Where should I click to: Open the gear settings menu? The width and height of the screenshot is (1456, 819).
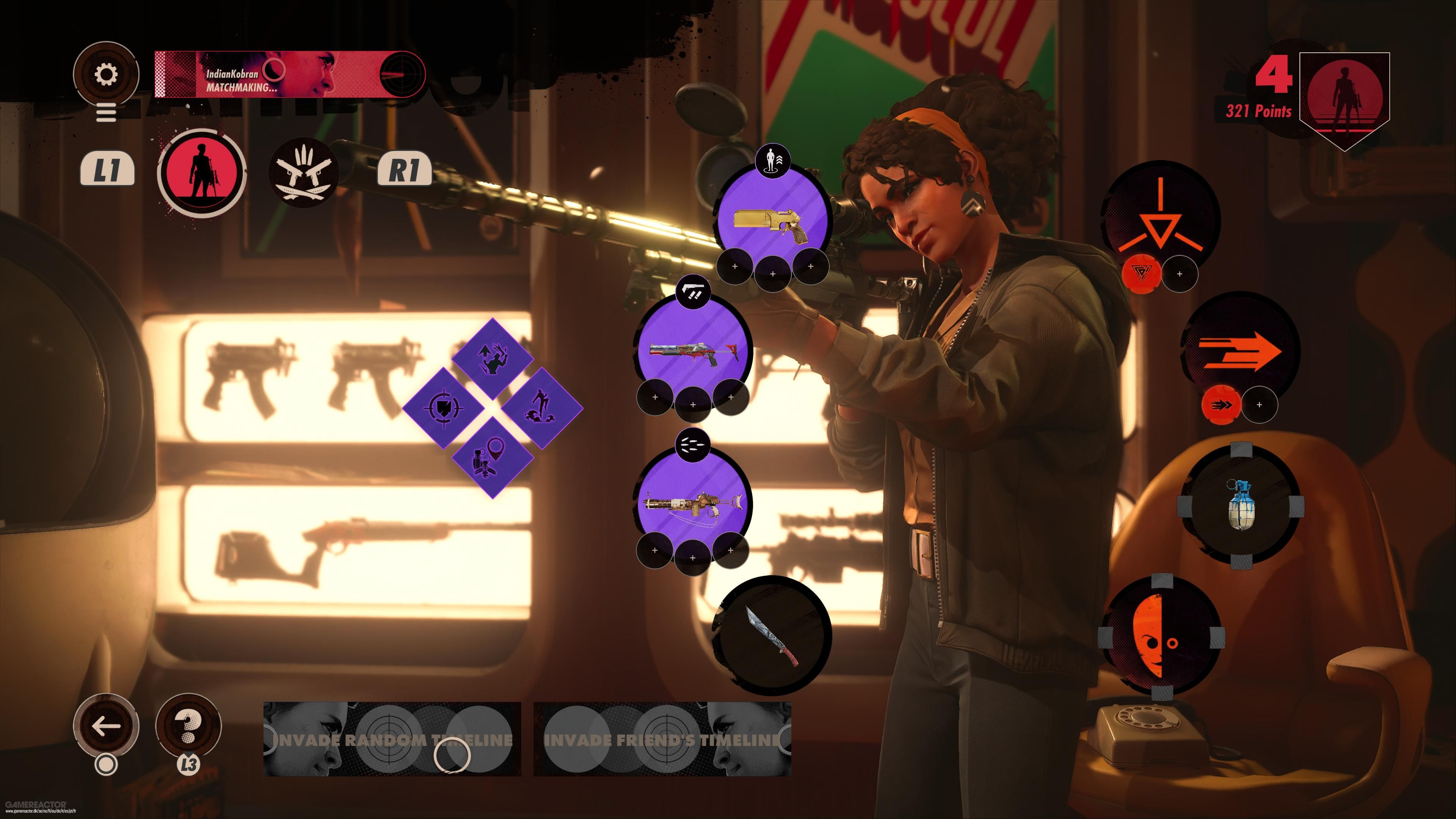pos(106,74)
